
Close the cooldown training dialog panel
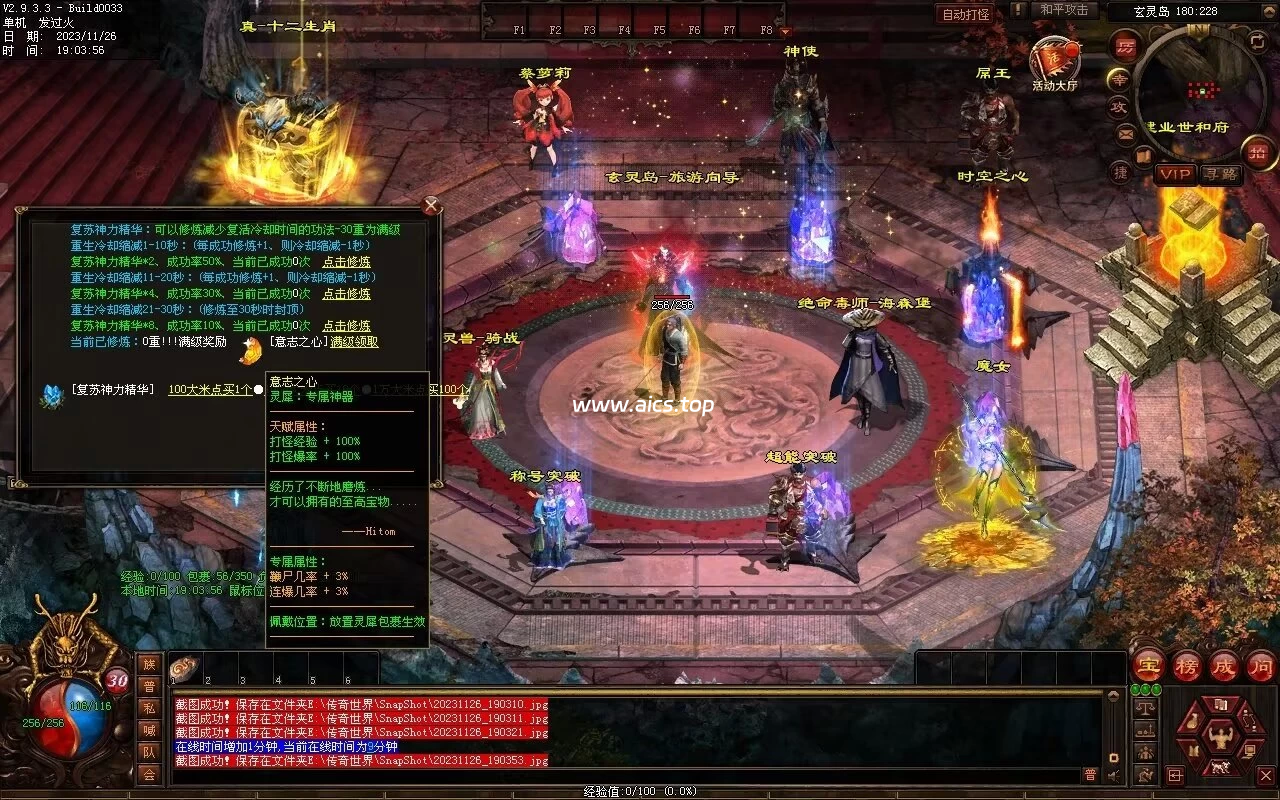[431, 206]
